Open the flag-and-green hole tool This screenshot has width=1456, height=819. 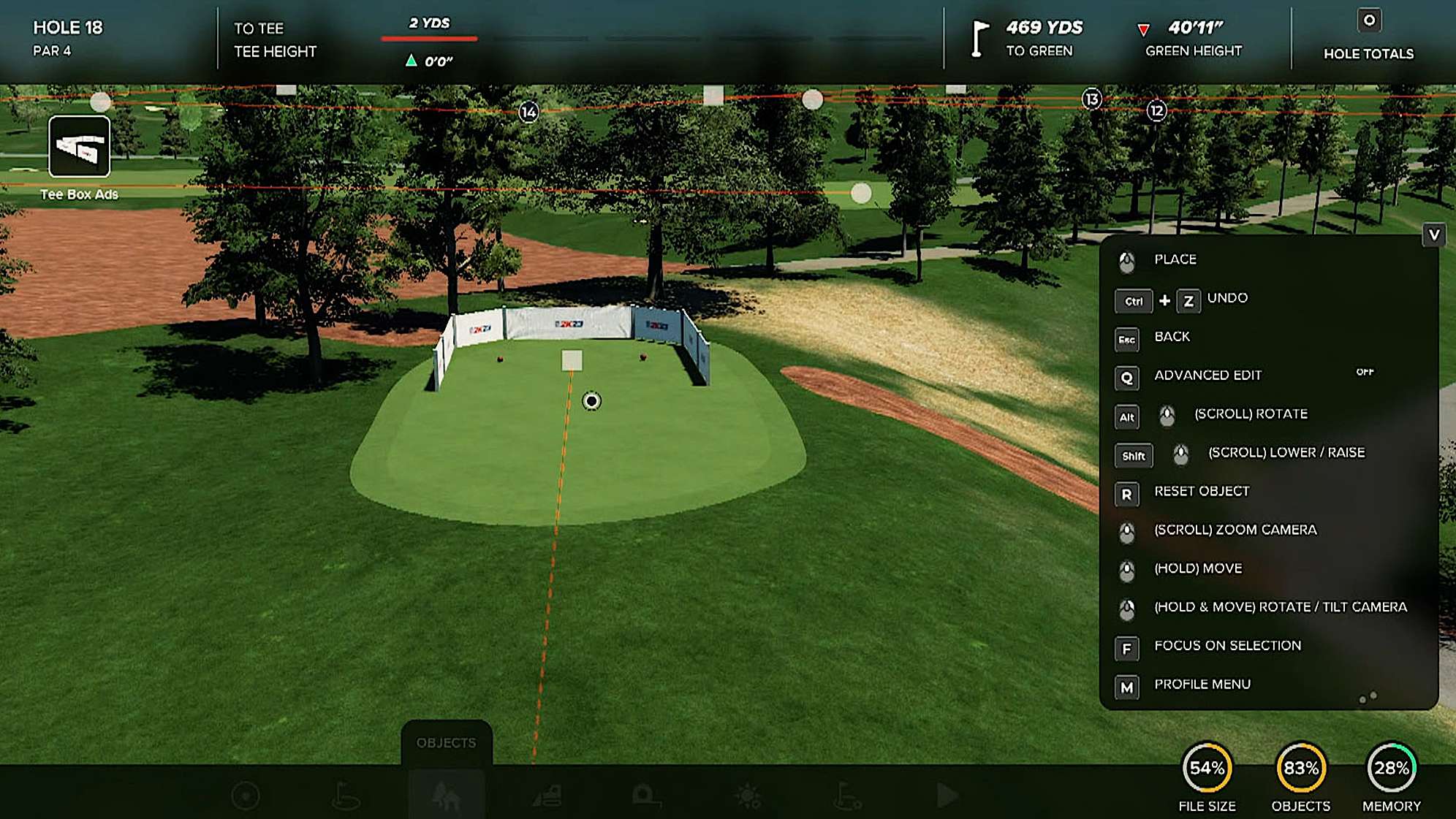click(x=345, y=795)
